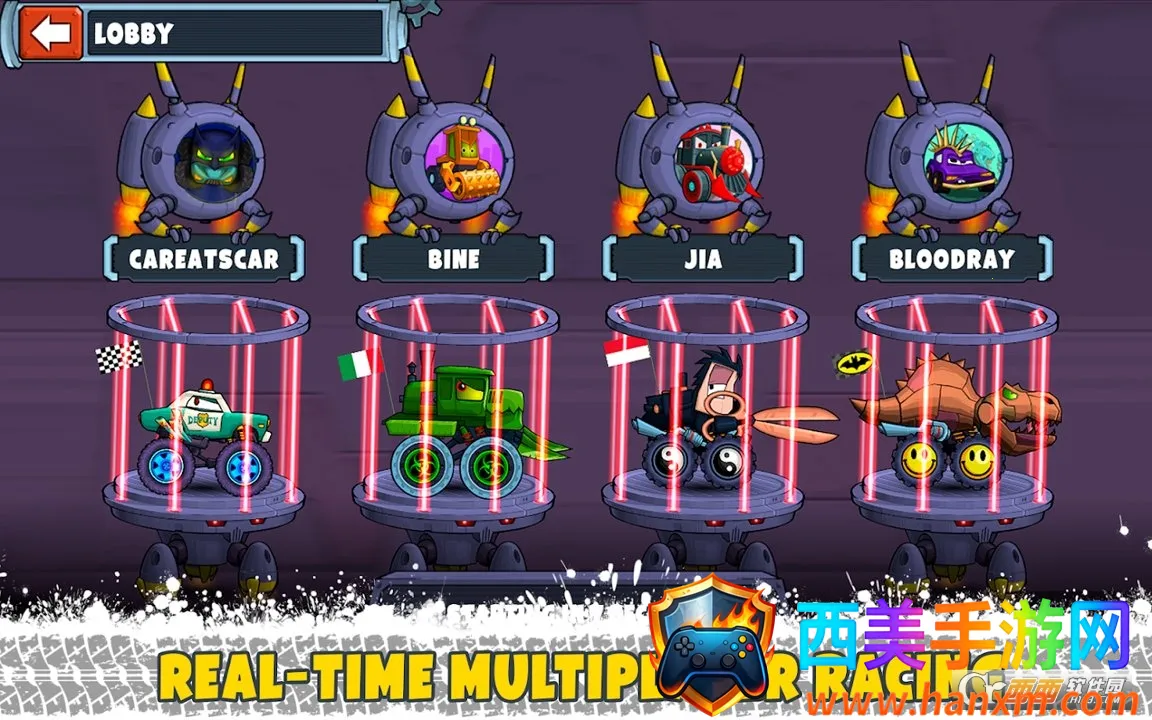The width and height of the screenshot is (1152, 720).
Task: Go back using the orange arrow button
Action: pos(50,33)
